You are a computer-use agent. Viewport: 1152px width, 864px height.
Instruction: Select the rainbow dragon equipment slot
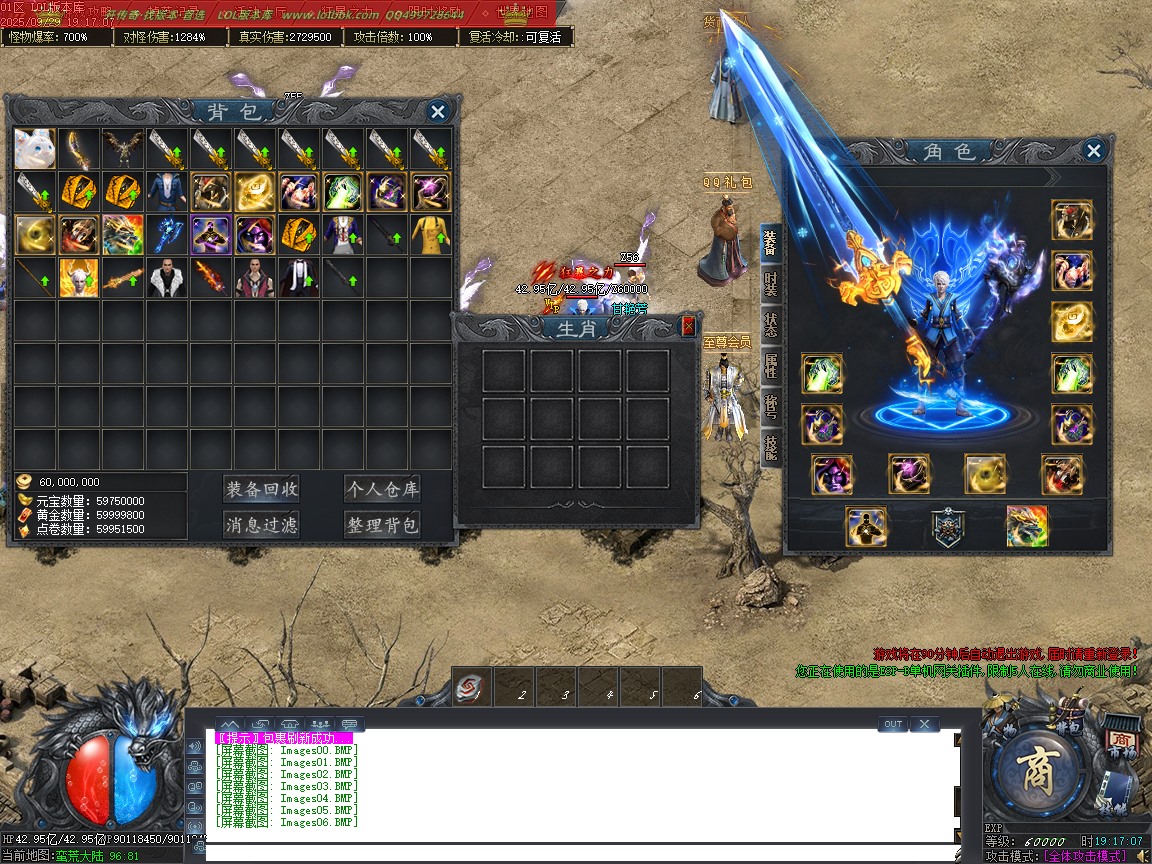point(1027,527)
